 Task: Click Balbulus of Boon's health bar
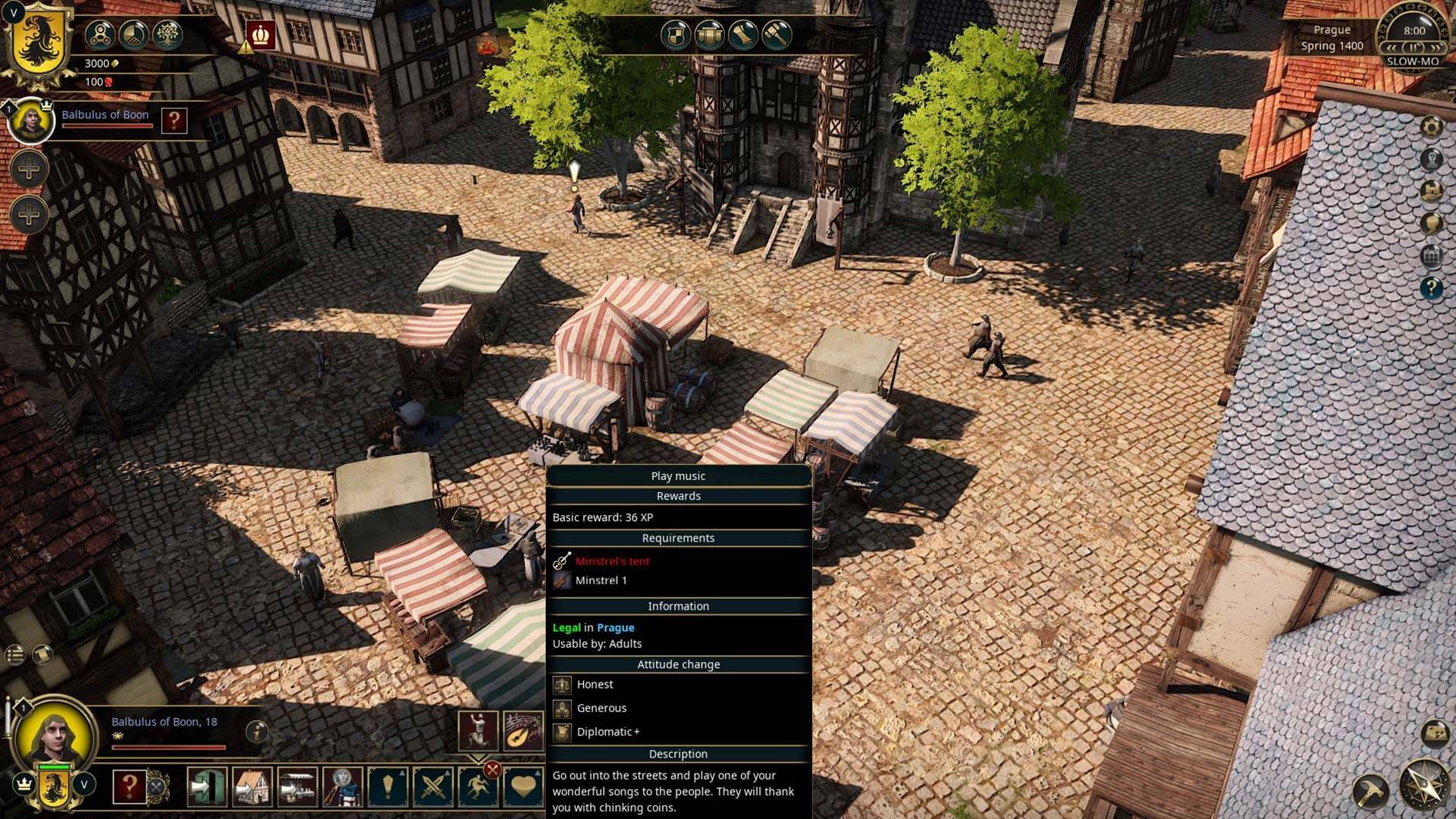click(x=108, y=125)
